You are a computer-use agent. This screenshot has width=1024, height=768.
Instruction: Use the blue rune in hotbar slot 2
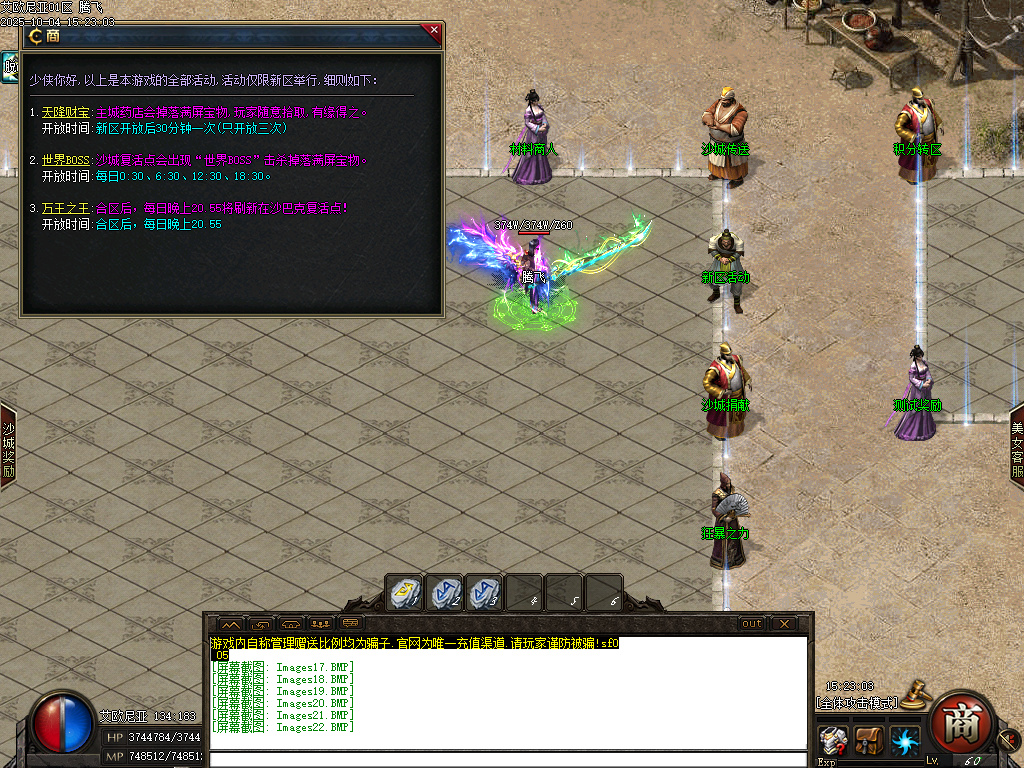click(x=444, y=593)
